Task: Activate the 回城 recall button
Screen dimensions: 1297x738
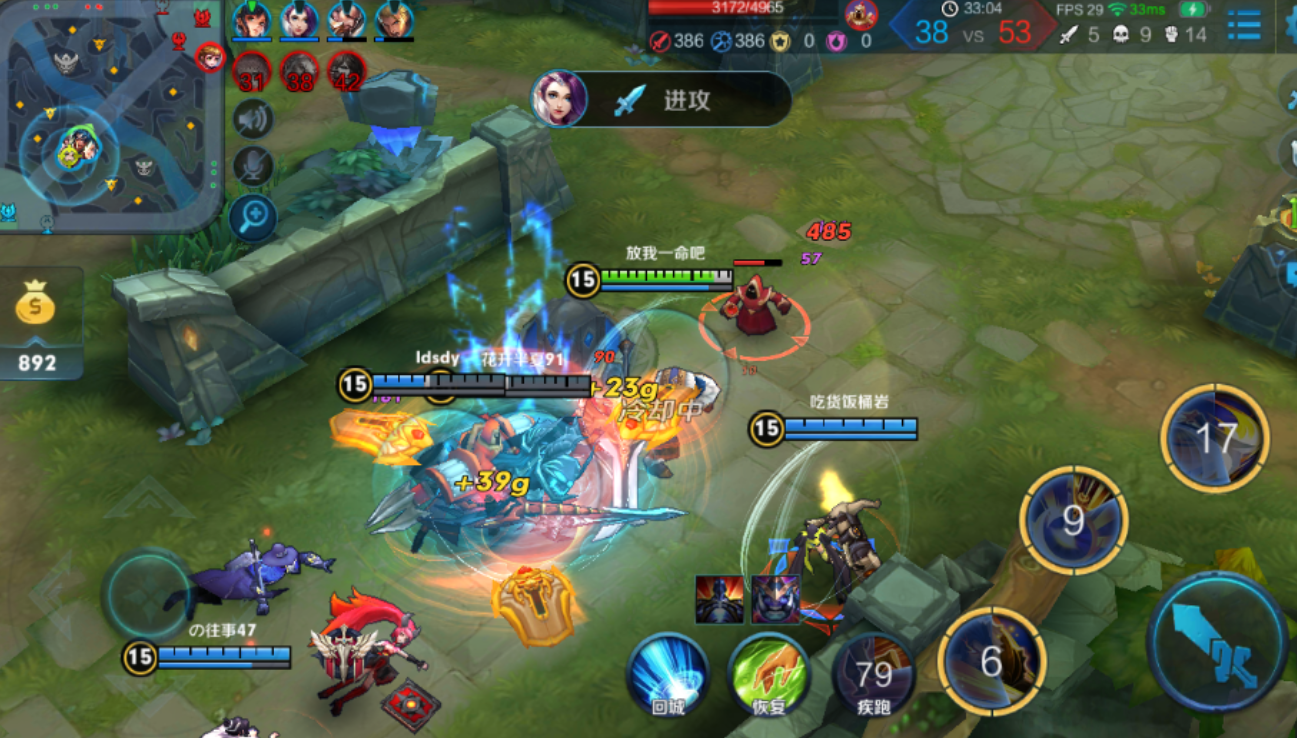Action: [668, 673]
